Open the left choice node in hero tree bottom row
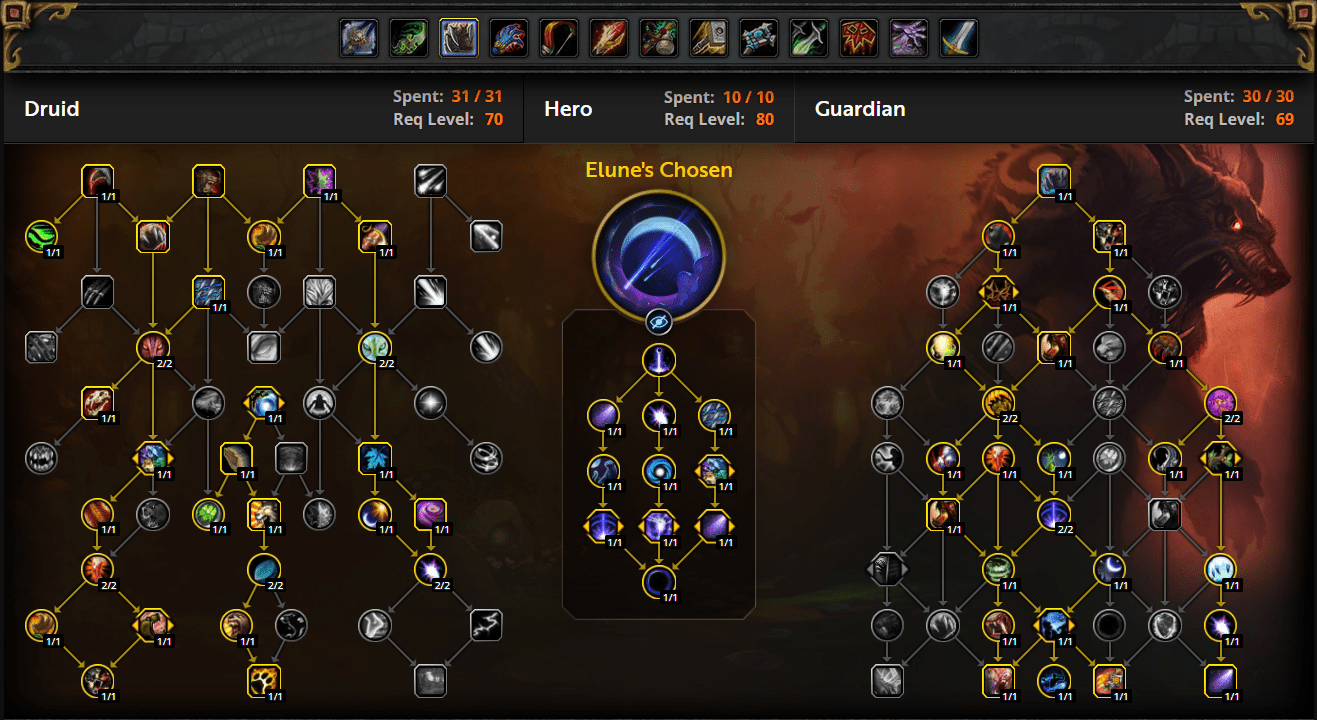This screenshot has width=1317, height=720. coord(602,527)
